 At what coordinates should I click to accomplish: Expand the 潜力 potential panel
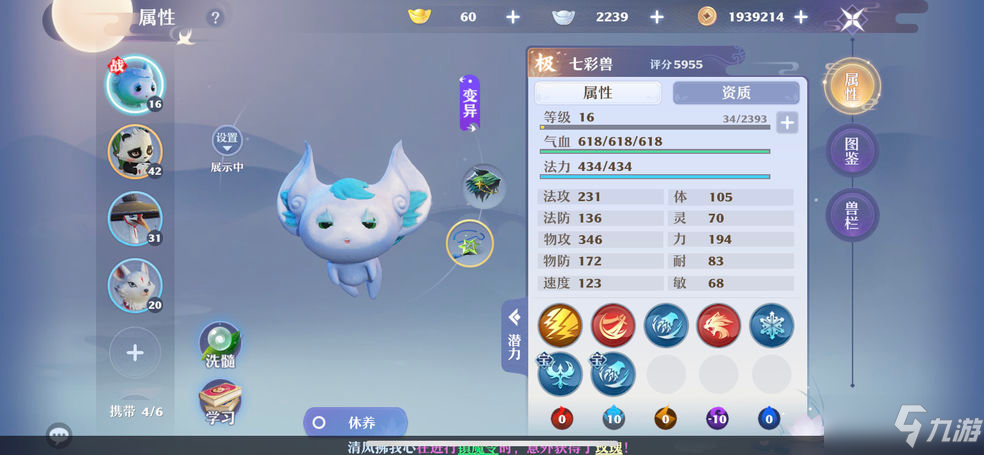pos(514,335)
